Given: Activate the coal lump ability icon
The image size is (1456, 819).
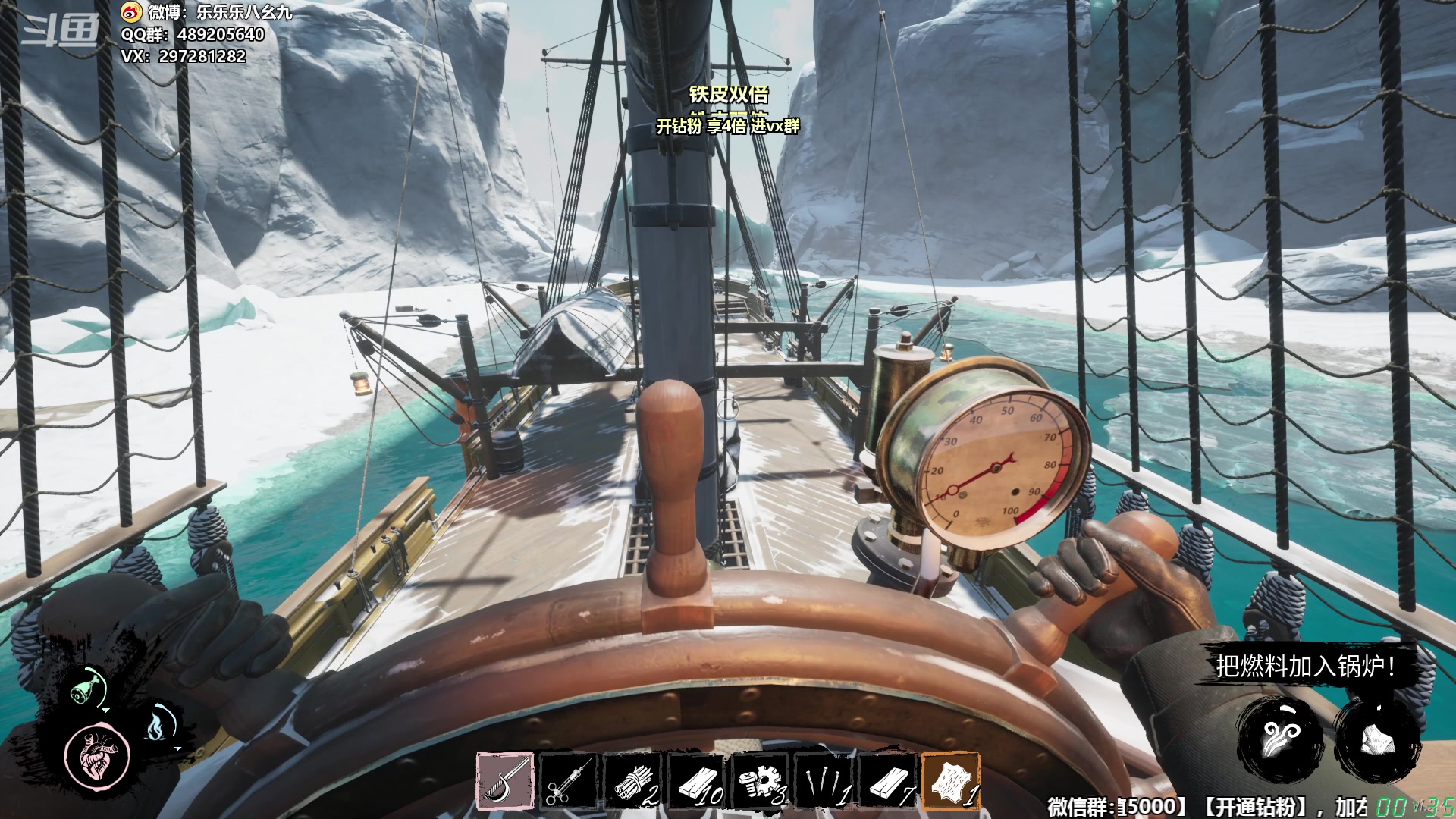Looking at the screenshot, I should tap(1376, 739).
